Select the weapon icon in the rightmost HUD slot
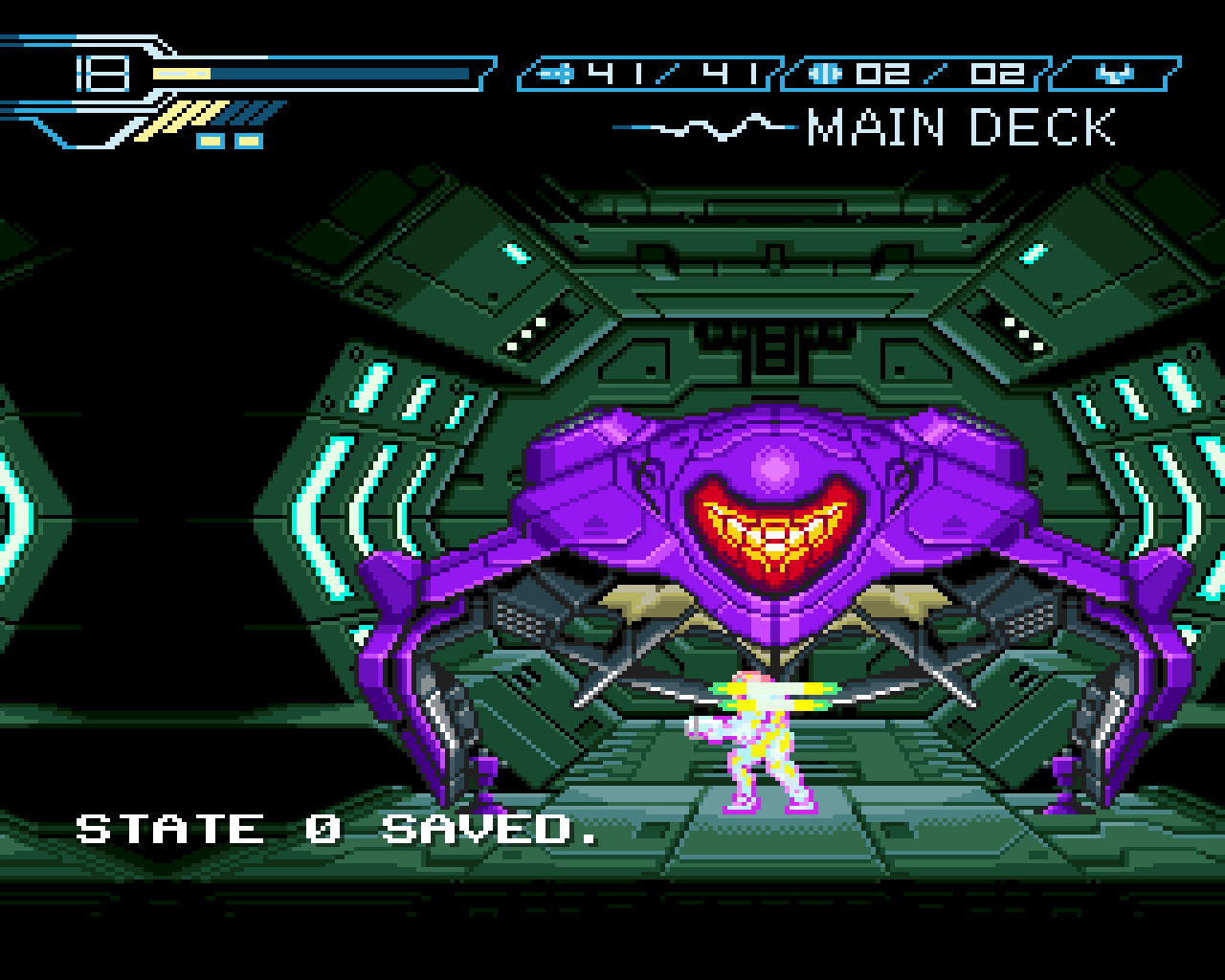 point(1115,71)
